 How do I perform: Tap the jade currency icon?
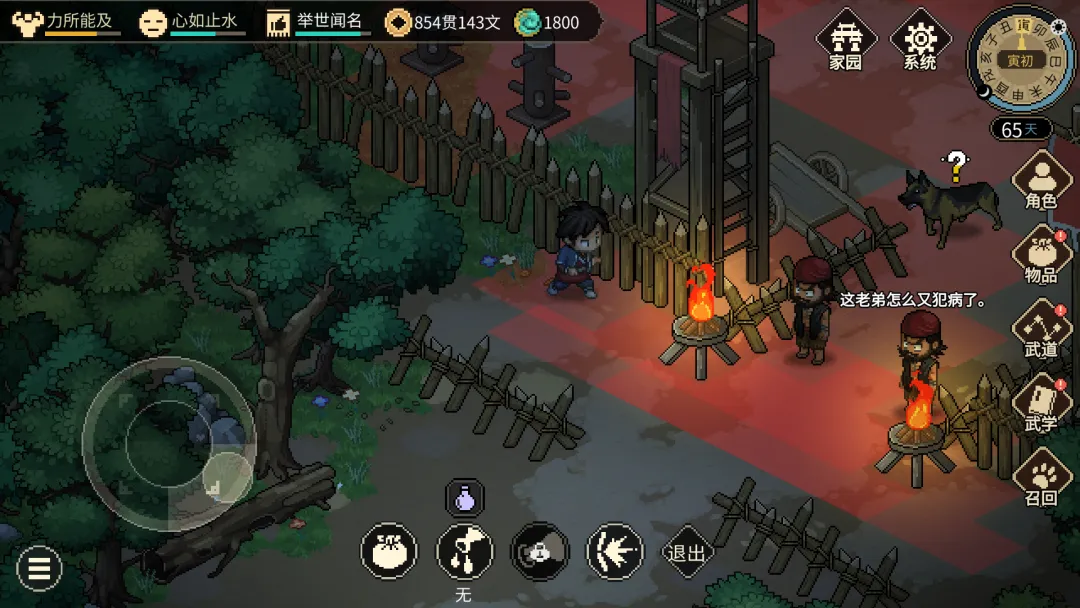pyautogui.click(x=527, y=22)
